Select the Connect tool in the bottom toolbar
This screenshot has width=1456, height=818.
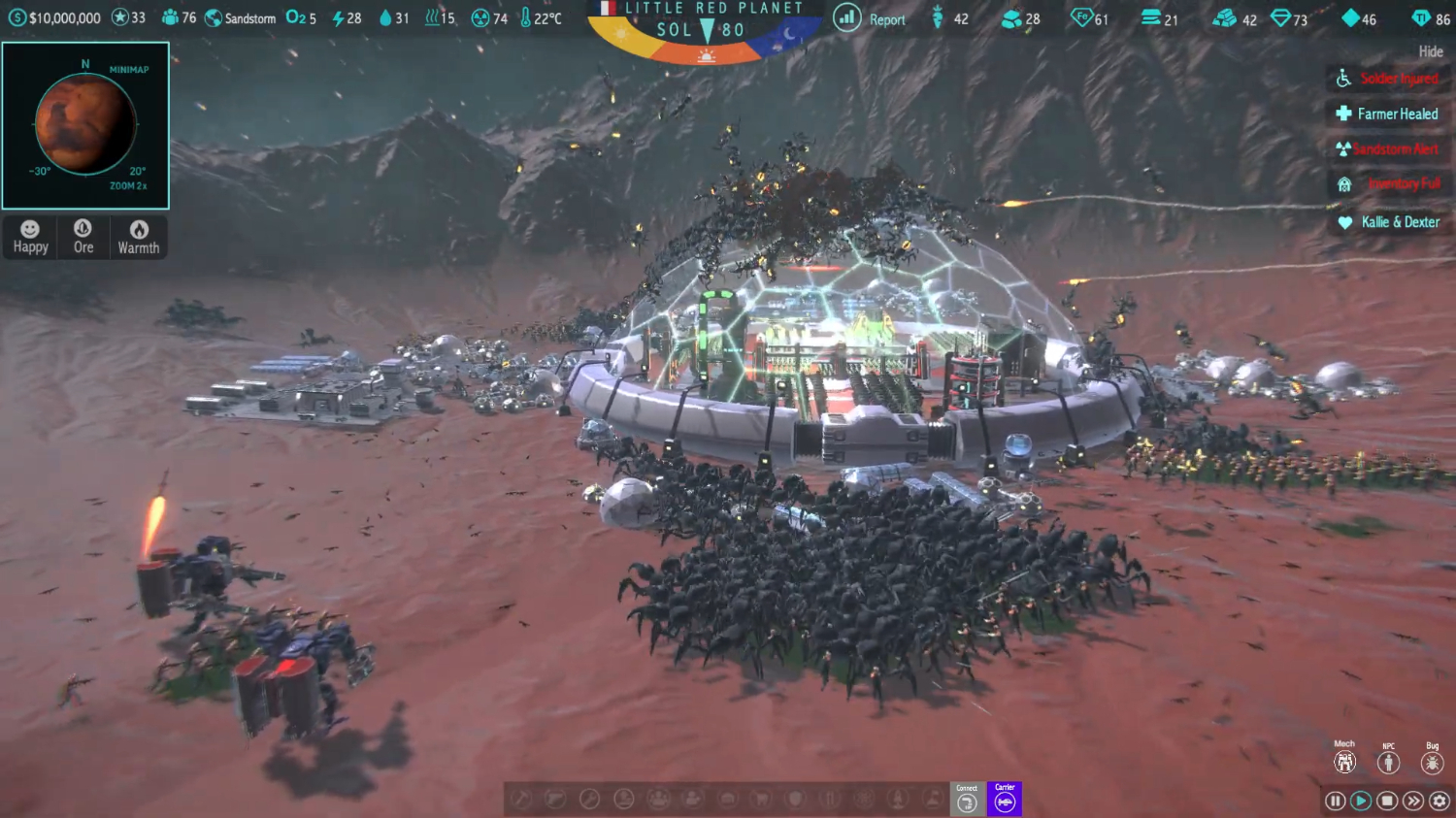(x=967, y=800)
